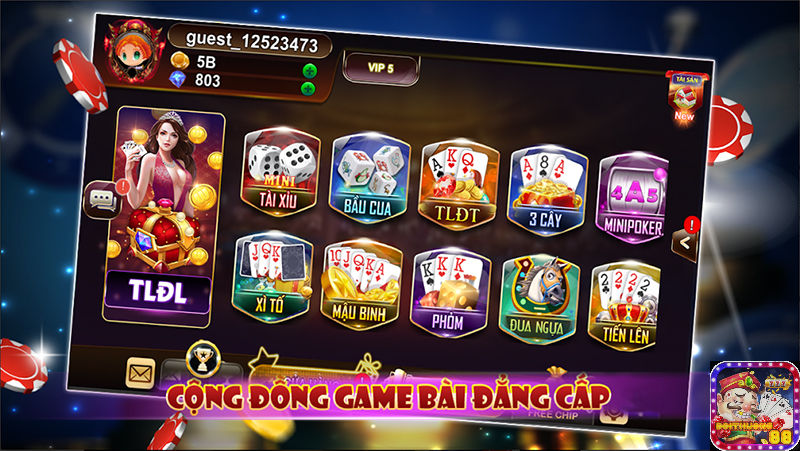Image resolution: width=800 pixels, height=451 pixels.
Task: Choose the Tiến Lên card game
Action: click(623, 304)
